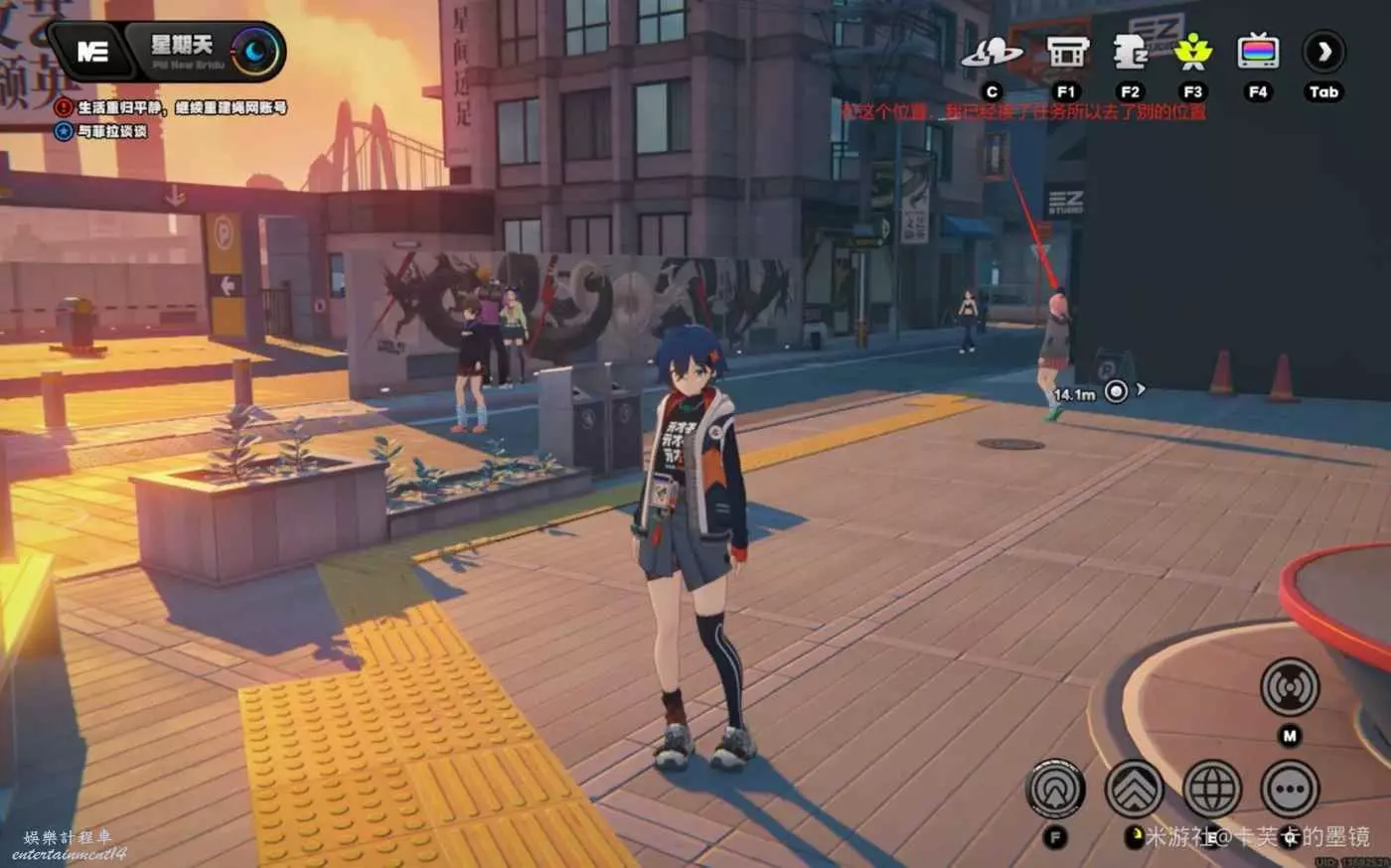Open the NE menu button
Screen dimensions: 1391x868
pyautogui.click(x=92, y=52)
